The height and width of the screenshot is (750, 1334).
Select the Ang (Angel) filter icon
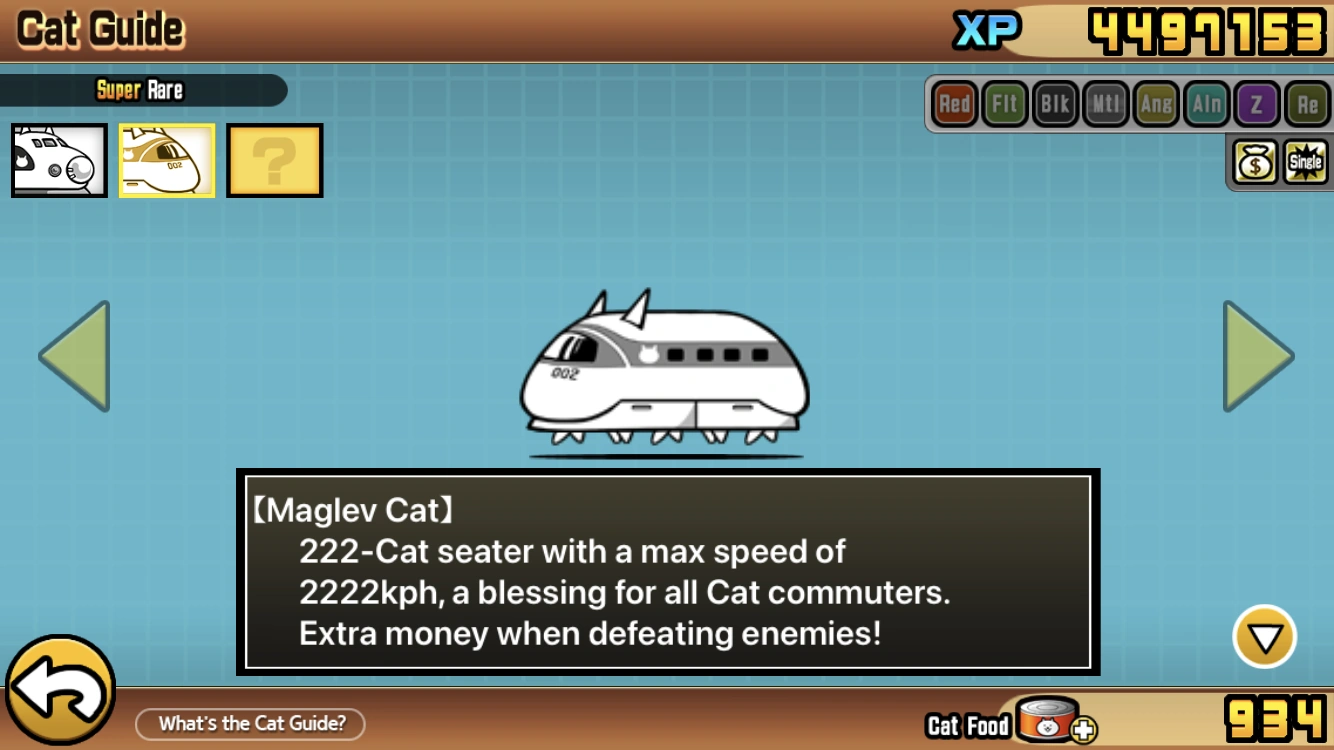[1156, 103]
